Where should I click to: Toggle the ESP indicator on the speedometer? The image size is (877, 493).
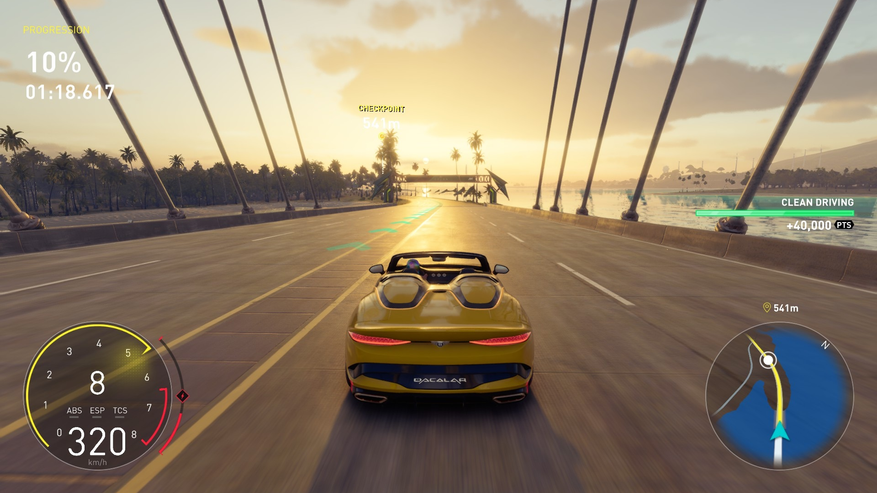(x=97, y=411)
